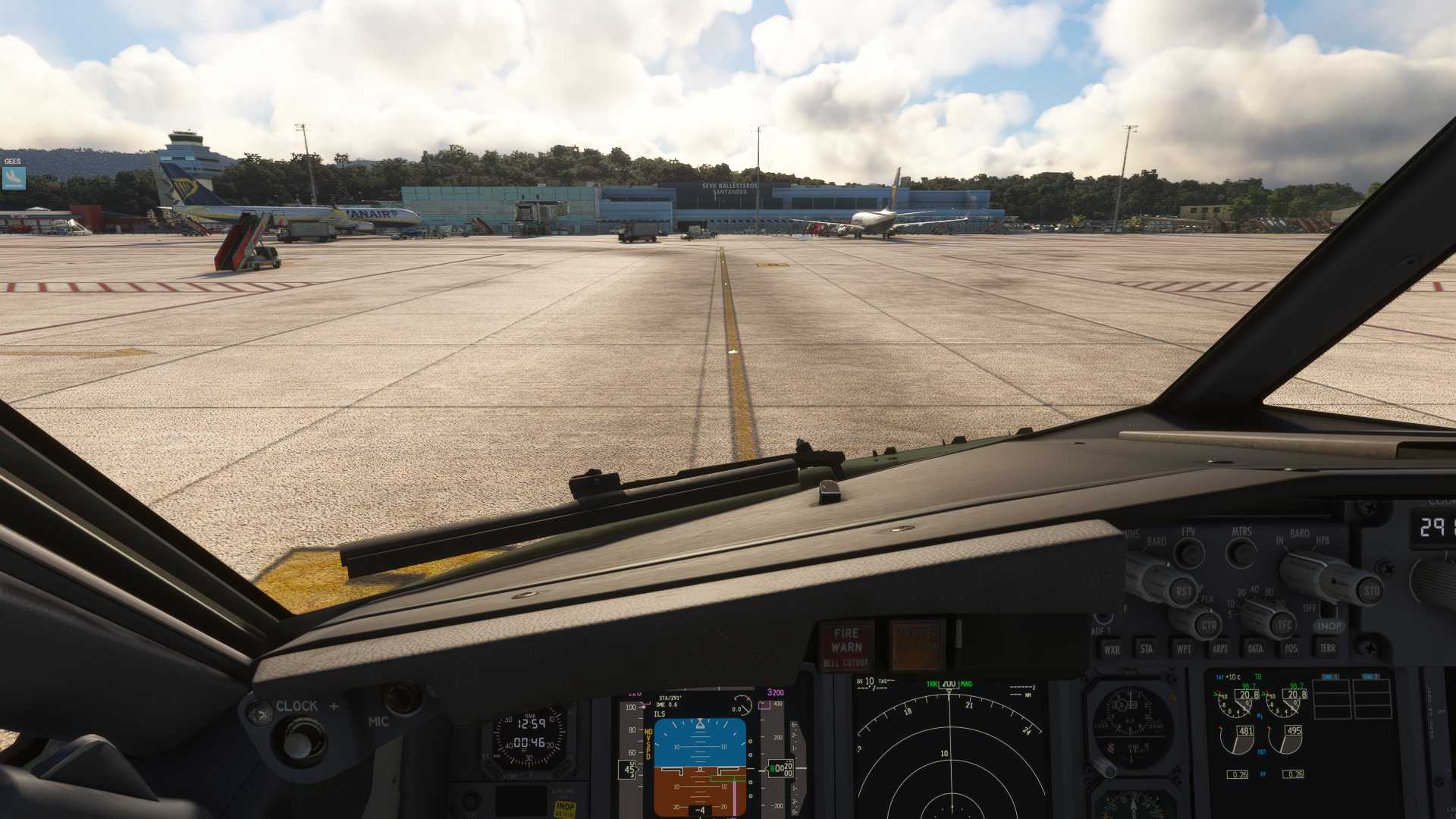
Task: Toggle the ADF 1 selector switch
Action: tap(1104, 620)
